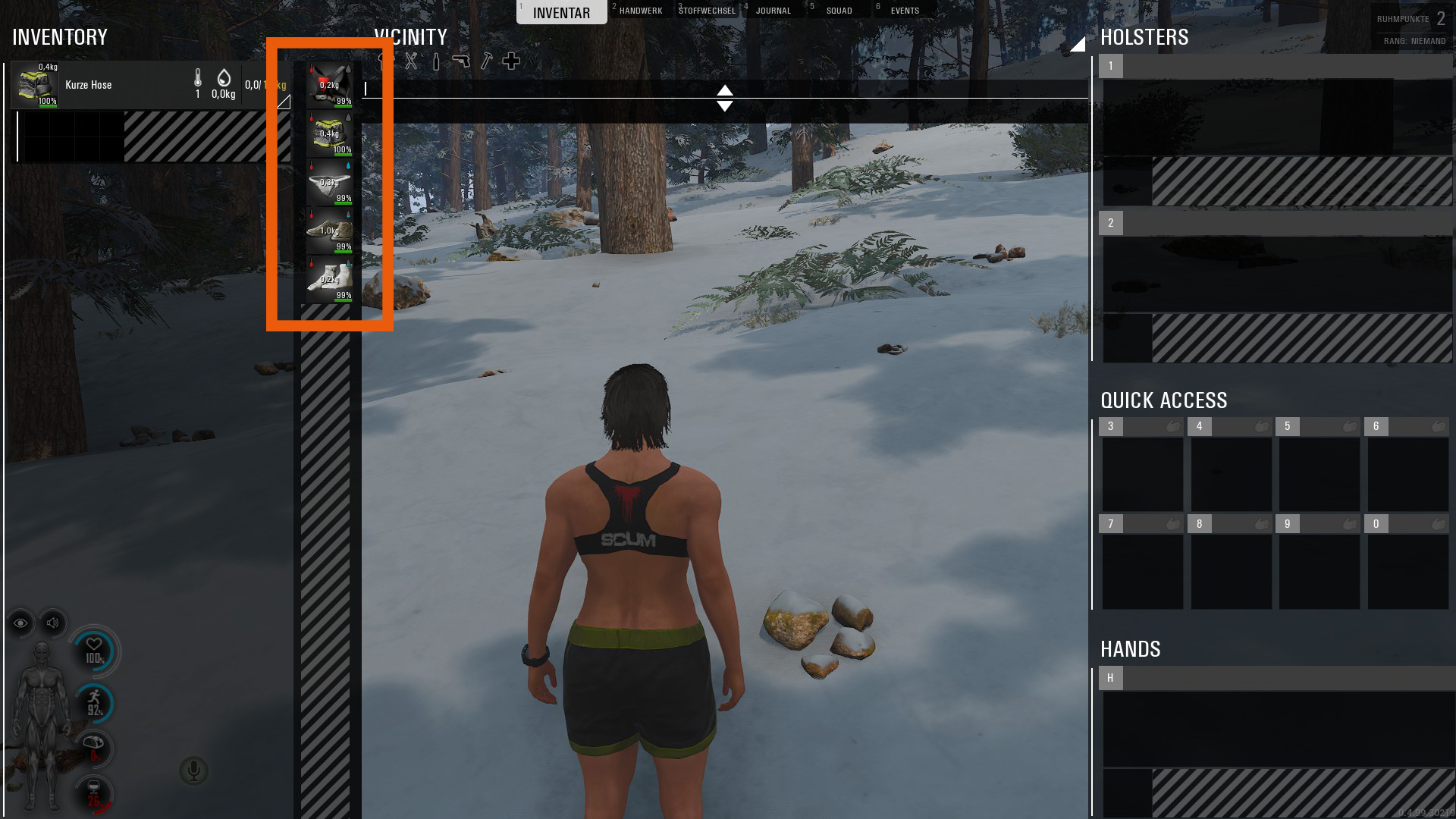Toggle the speaker sound icon

pos(52,623)
